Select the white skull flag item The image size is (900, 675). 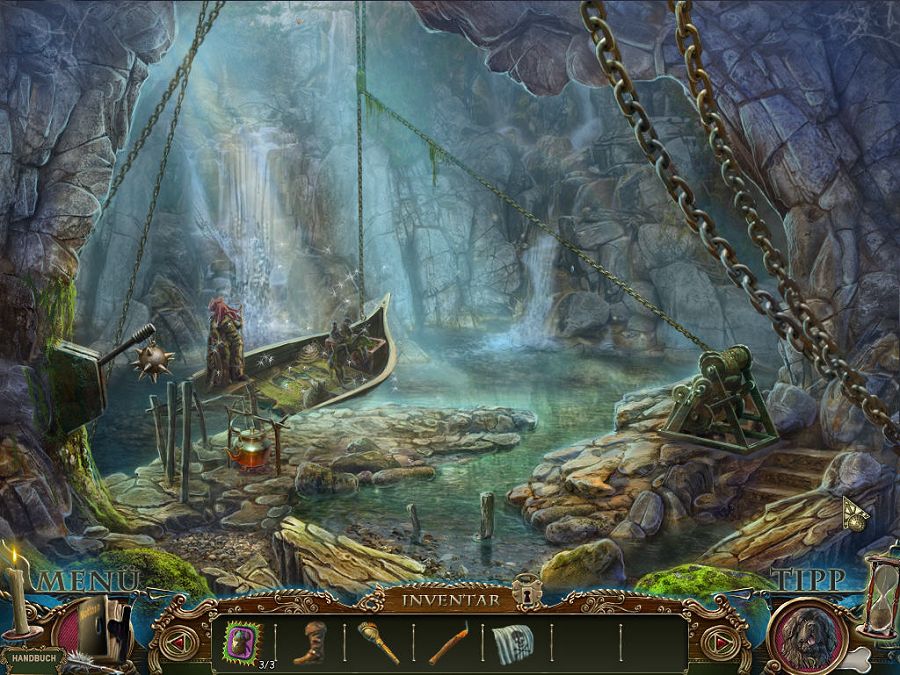pyautogui.click(x=513, y=643)
